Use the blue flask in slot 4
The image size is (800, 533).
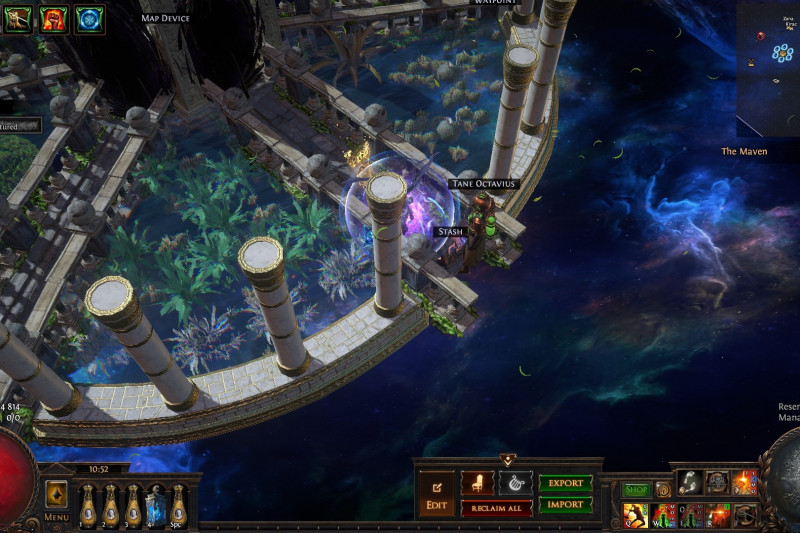pyautogui.click(x=155, y=505)
